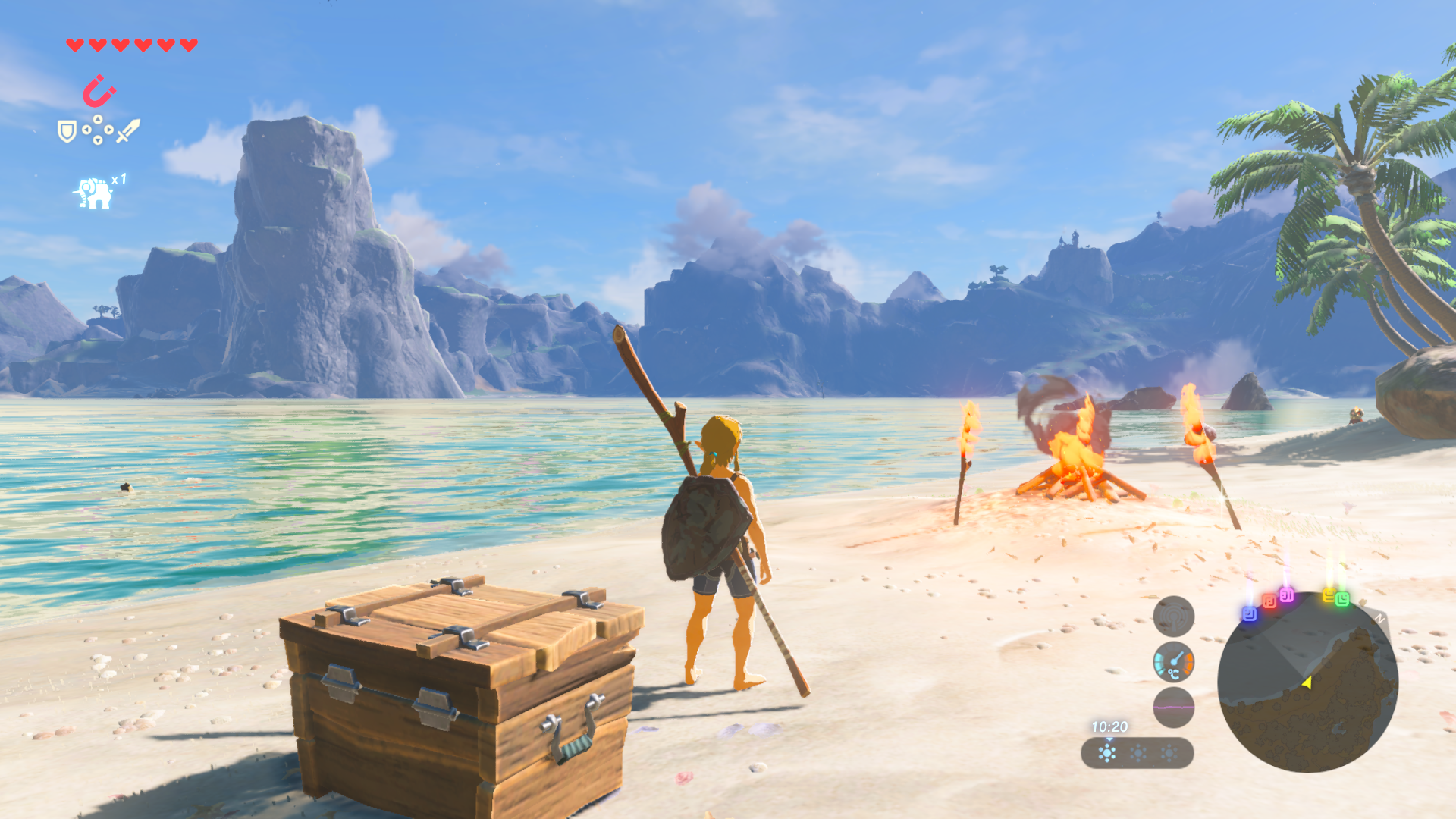1456x819 pixels.
Task: Click the noise level indicator circle
Action: click(x=1173, y=707)
